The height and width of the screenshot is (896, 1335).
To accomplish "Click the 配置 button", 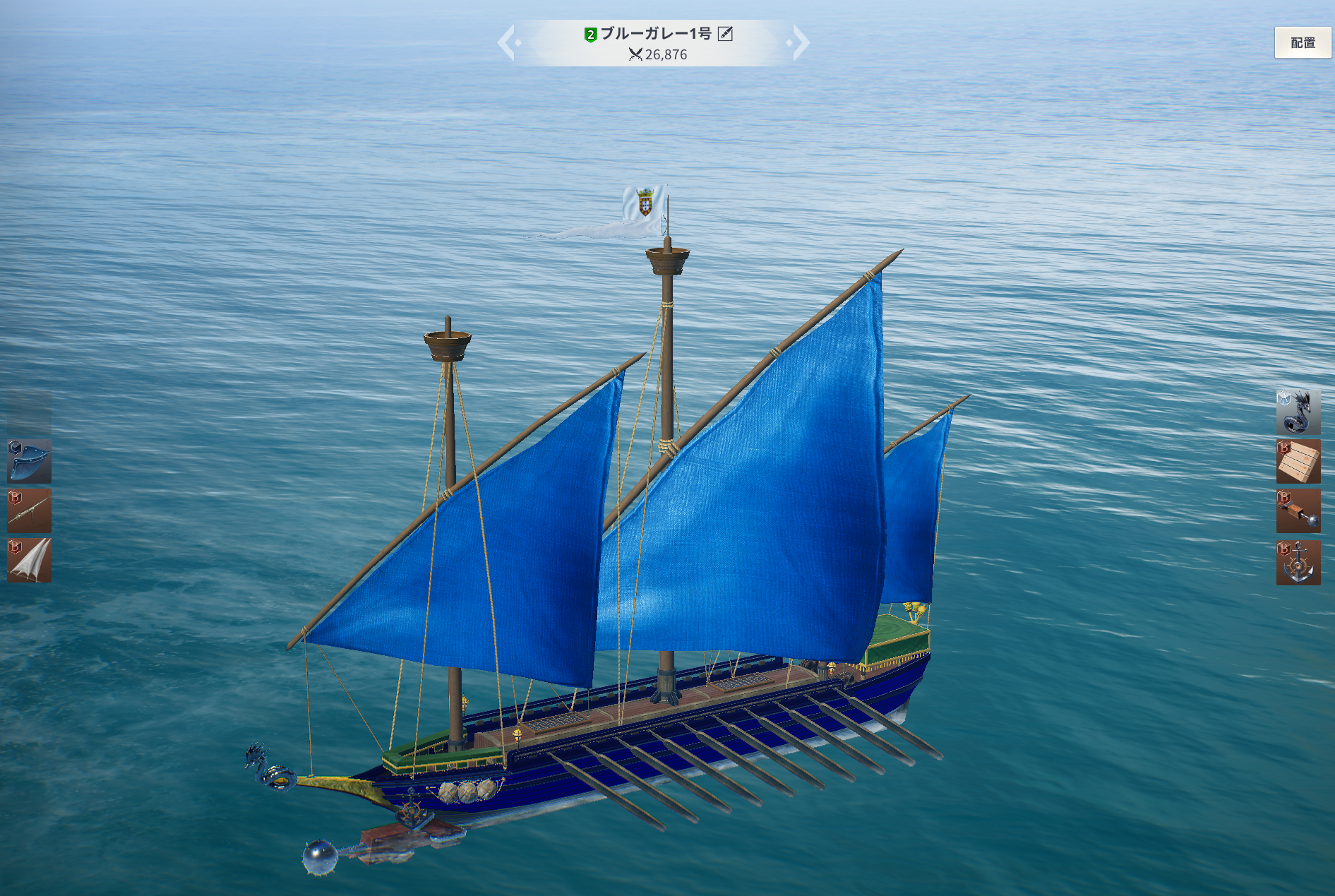I will pyautogui.click(x=1303, y=43).
